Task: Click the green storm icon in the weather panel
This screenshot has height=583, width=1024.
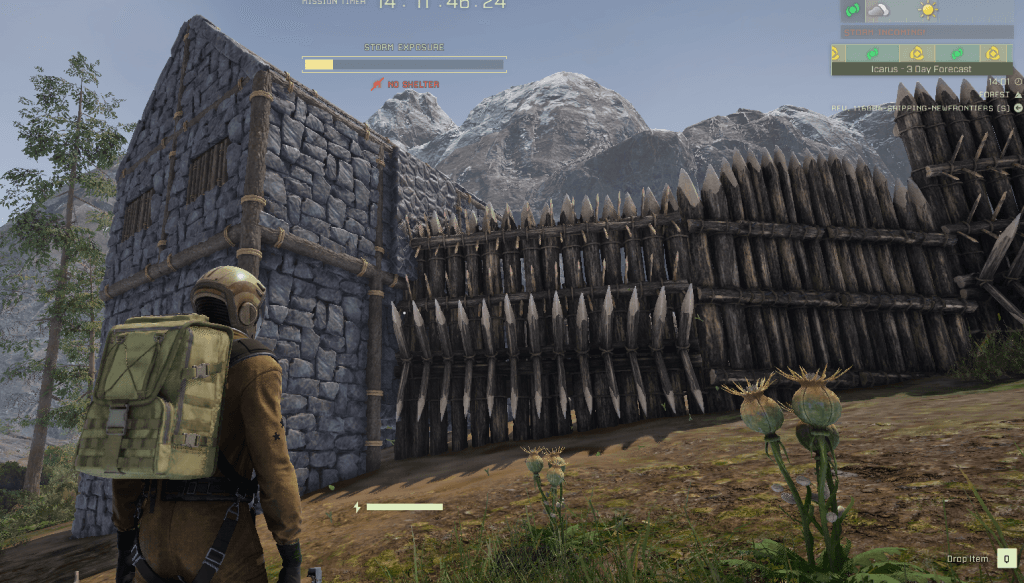Action: pyautogui.click(x=852, y=11)
